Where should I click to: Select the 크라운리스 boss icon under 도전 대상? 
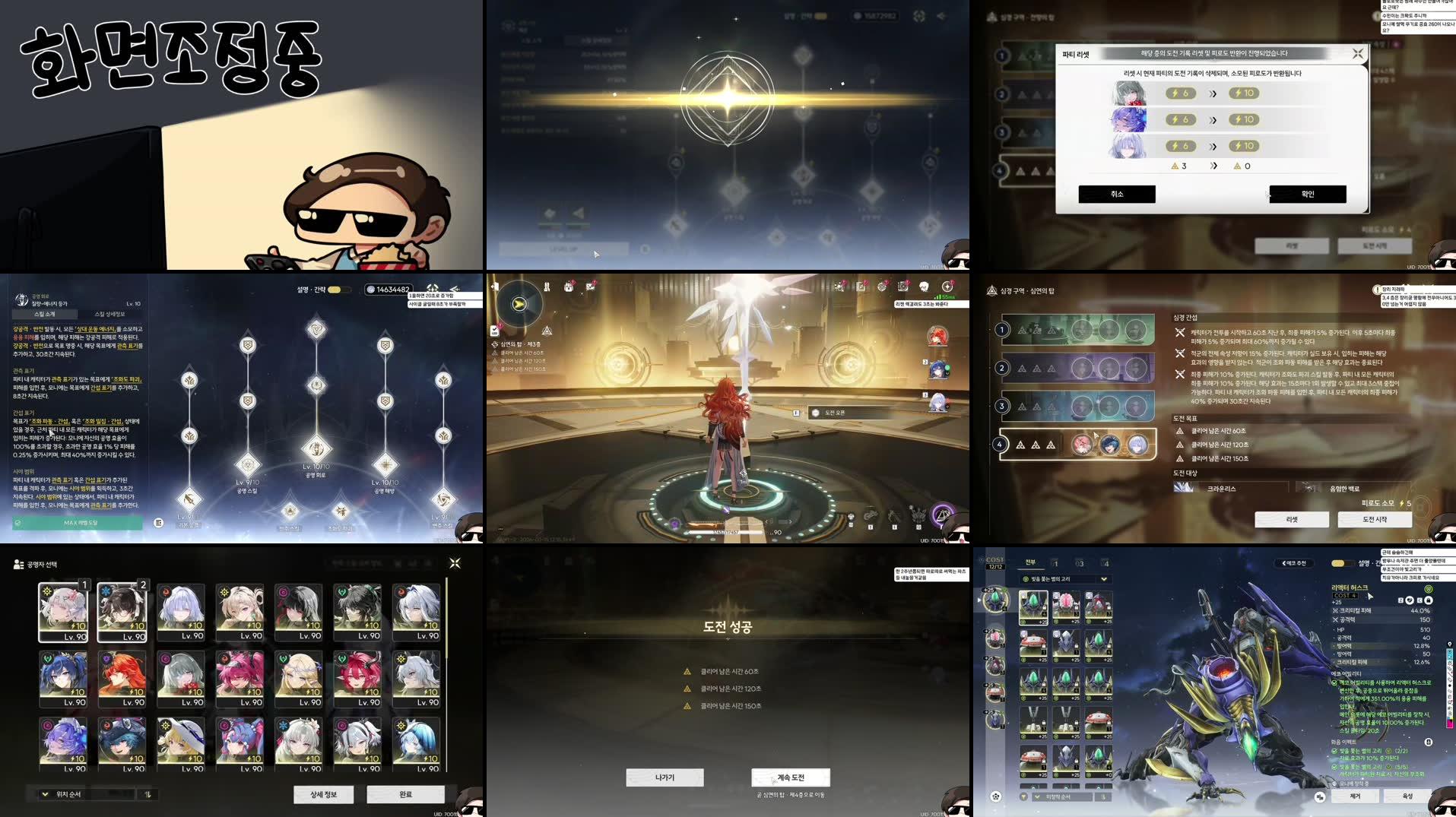click(1186, 489)
